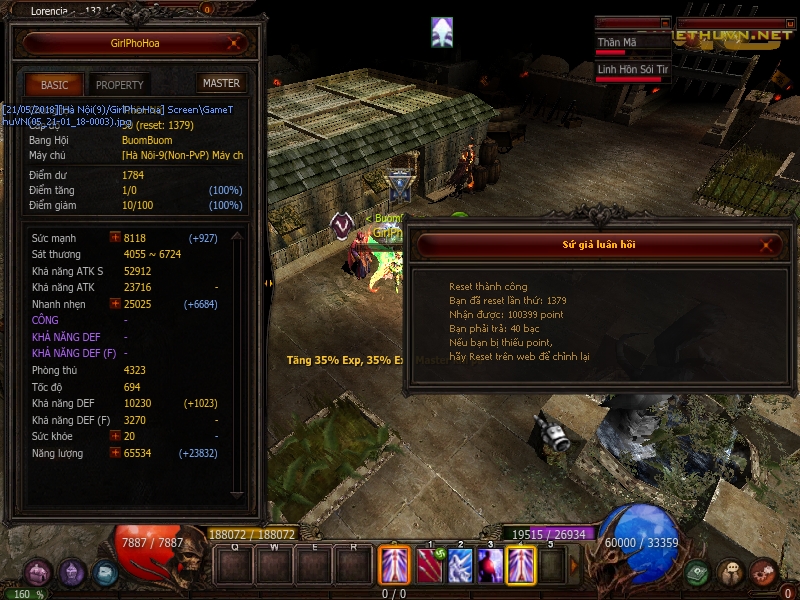This screenshot has width=800, height=600.
Task: Select the Linh Hồn Sói Tinh entry
Action: [x=632, y=70]
